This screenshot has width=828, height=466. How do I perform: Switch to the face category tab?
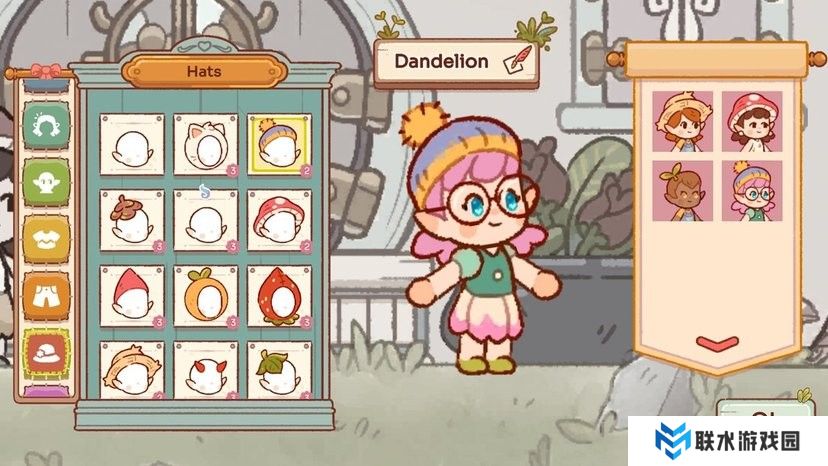click(44, 180)
